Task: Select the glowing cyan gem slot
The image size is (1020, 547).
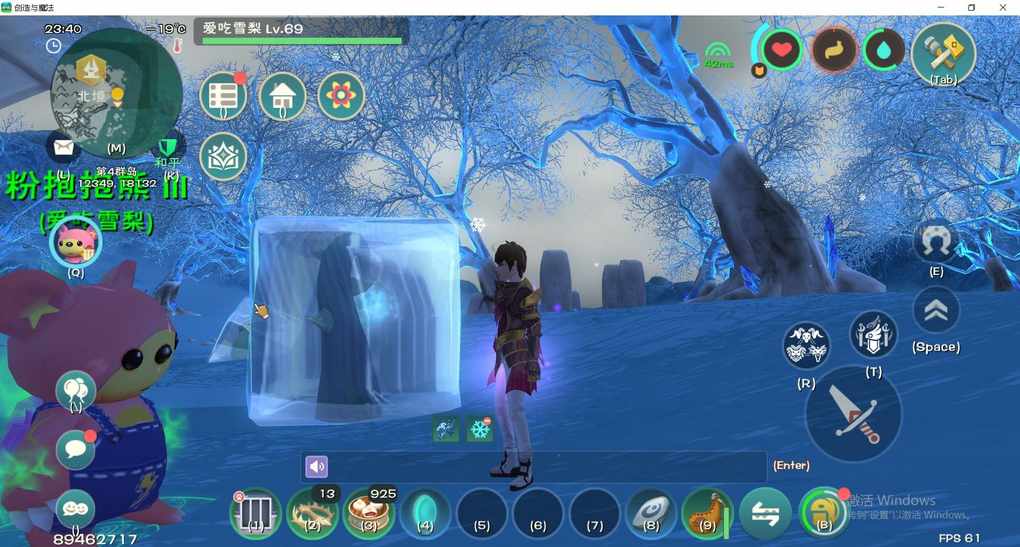Action: click(425, 514)
